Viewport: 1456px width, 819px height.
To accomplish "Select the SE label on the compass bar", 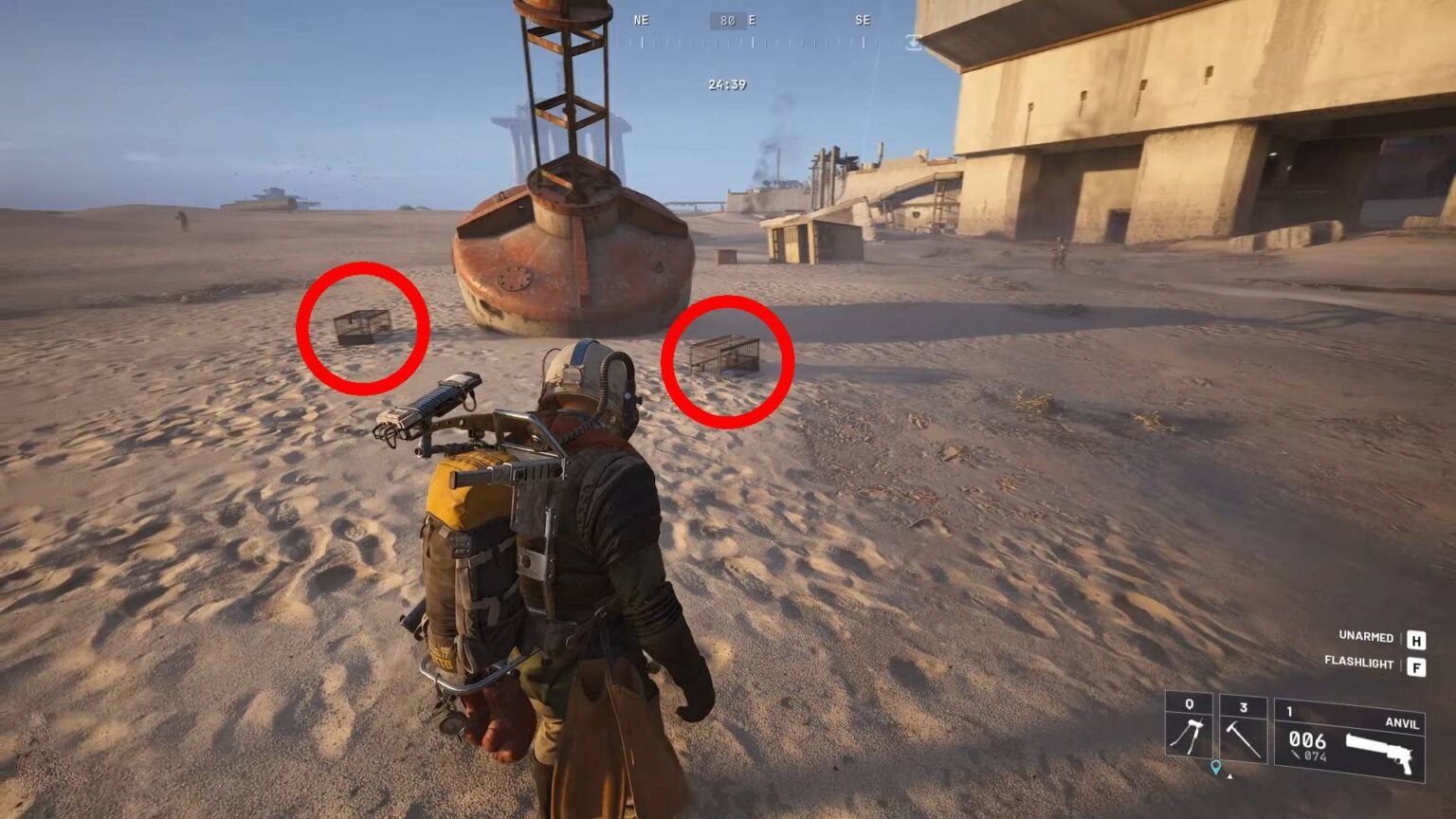I will [x=864, y=20].
